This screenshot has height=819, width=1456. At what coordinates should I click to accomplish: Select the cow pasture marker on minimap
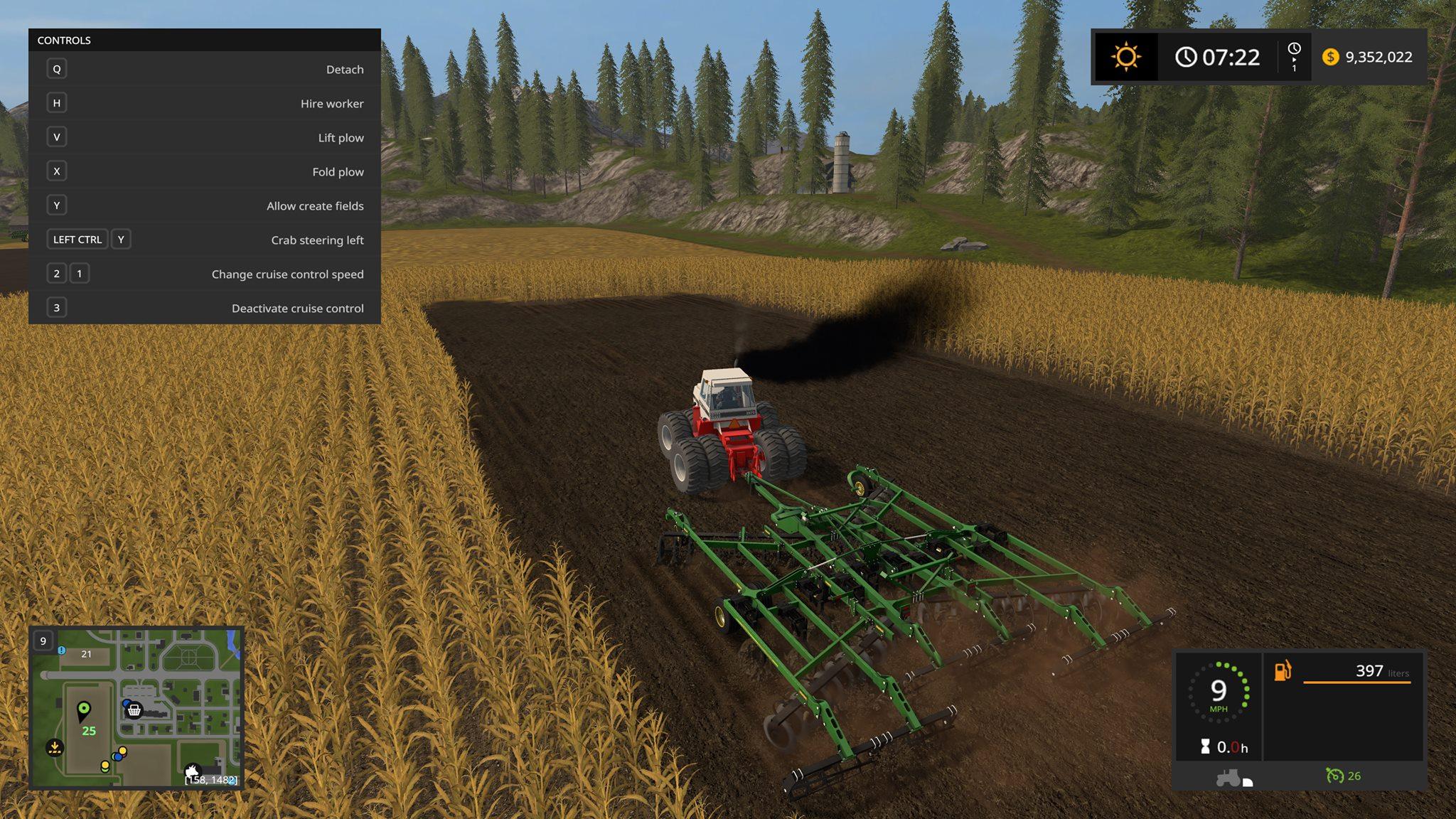click(192, 771)
